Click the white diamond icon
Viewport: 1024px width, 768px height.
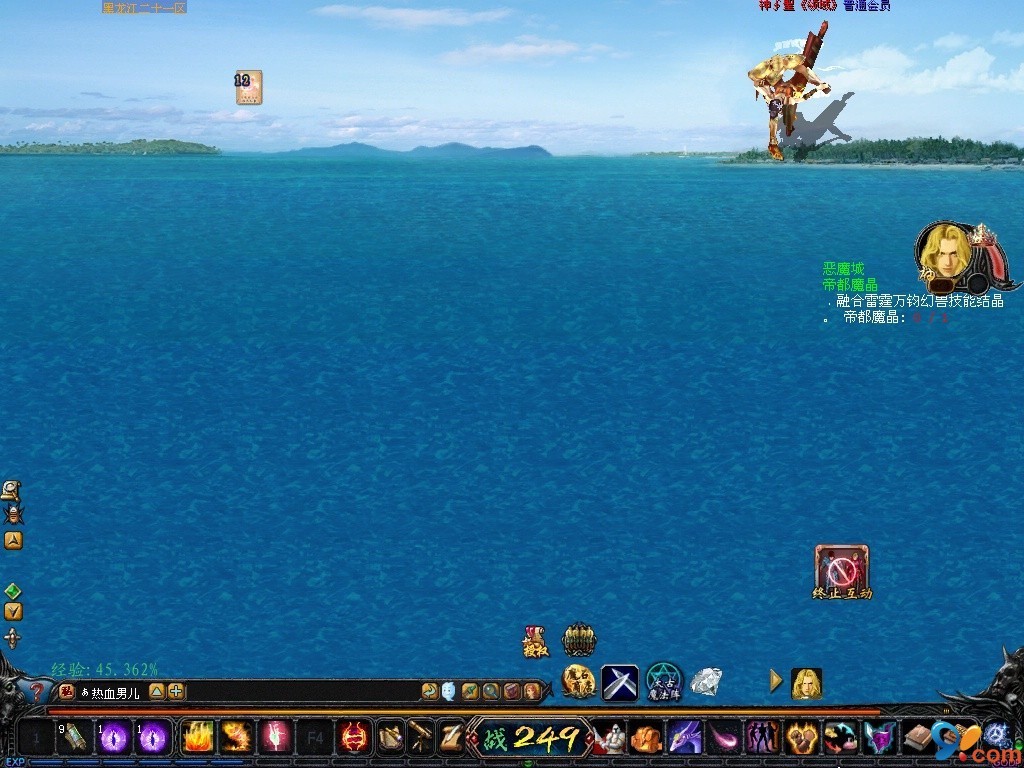pos(706,682)
